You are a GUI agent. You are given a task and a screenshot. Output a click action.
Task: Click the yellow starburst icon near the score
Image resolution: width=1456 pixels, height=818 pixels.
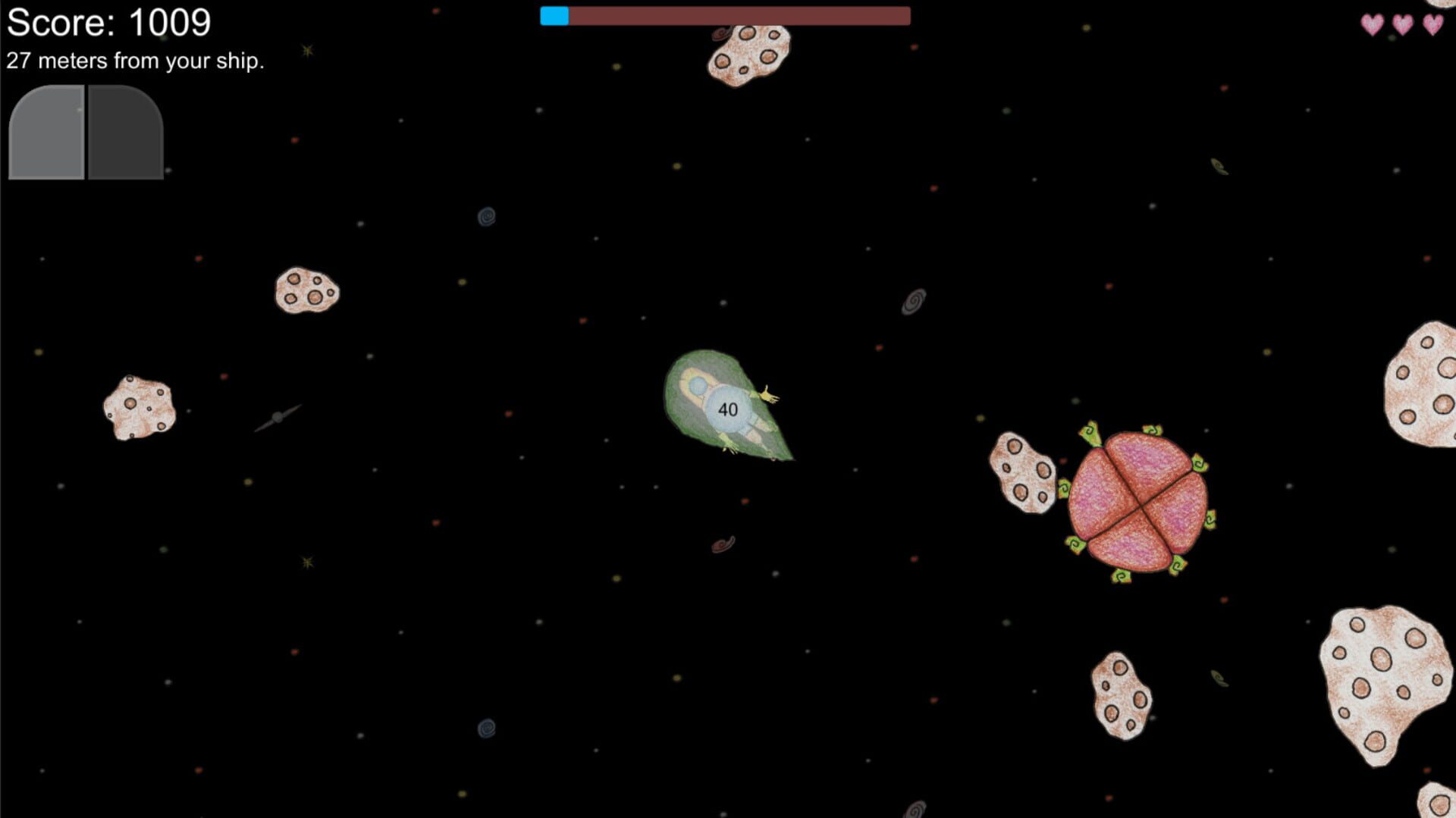[x=306, y=51]
